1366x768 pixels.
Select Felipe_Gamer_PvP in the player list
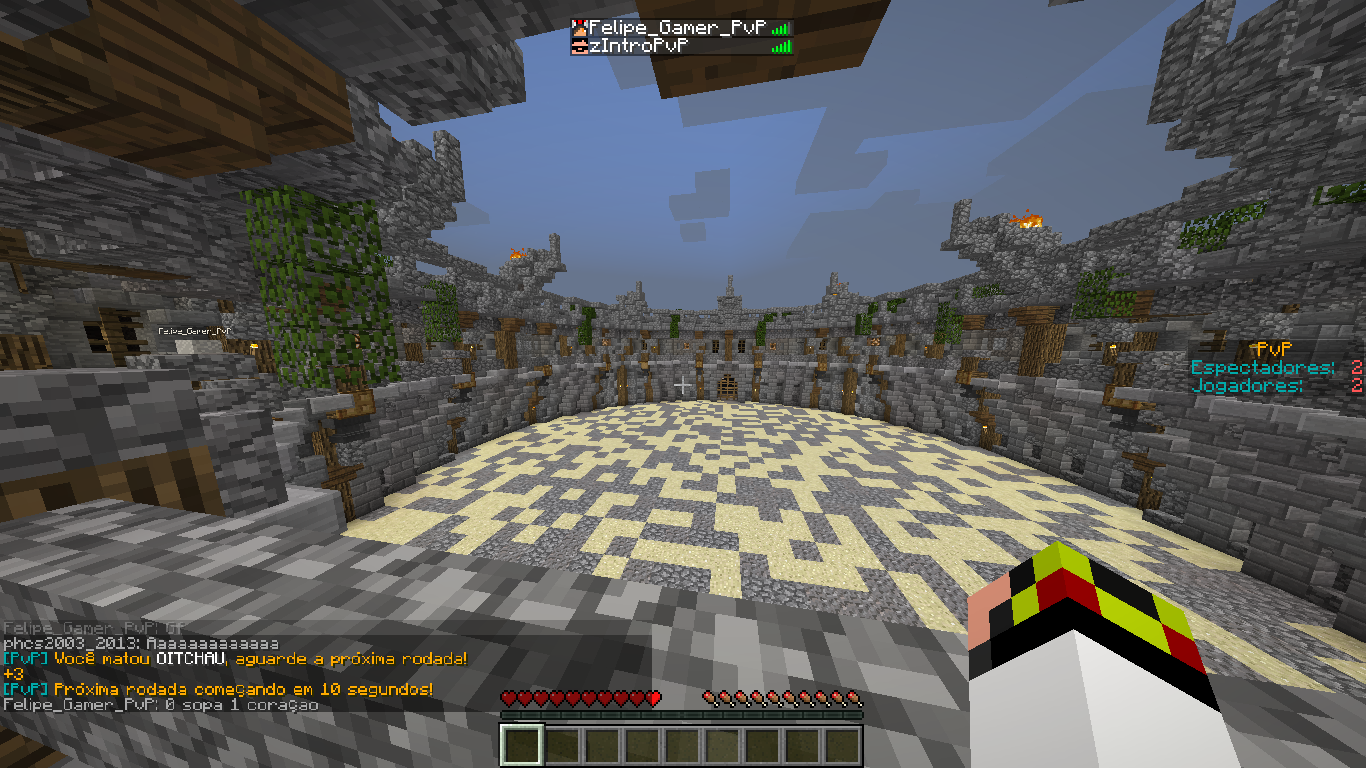[677, 28]
